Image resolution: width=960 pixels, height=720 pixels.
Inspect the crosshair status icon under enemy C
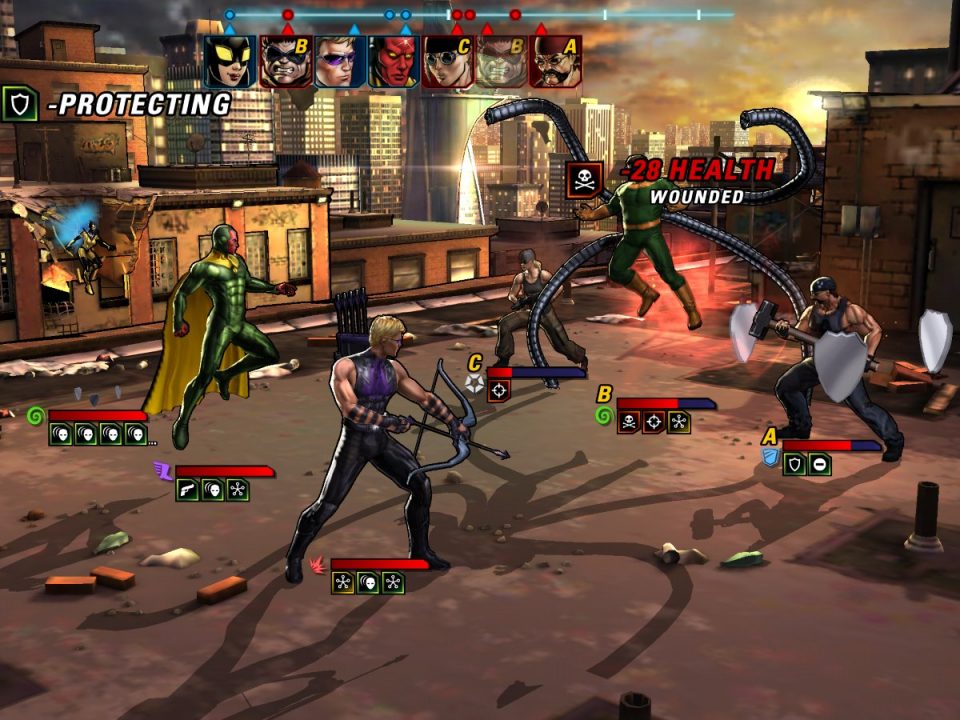tap(498, 391)
